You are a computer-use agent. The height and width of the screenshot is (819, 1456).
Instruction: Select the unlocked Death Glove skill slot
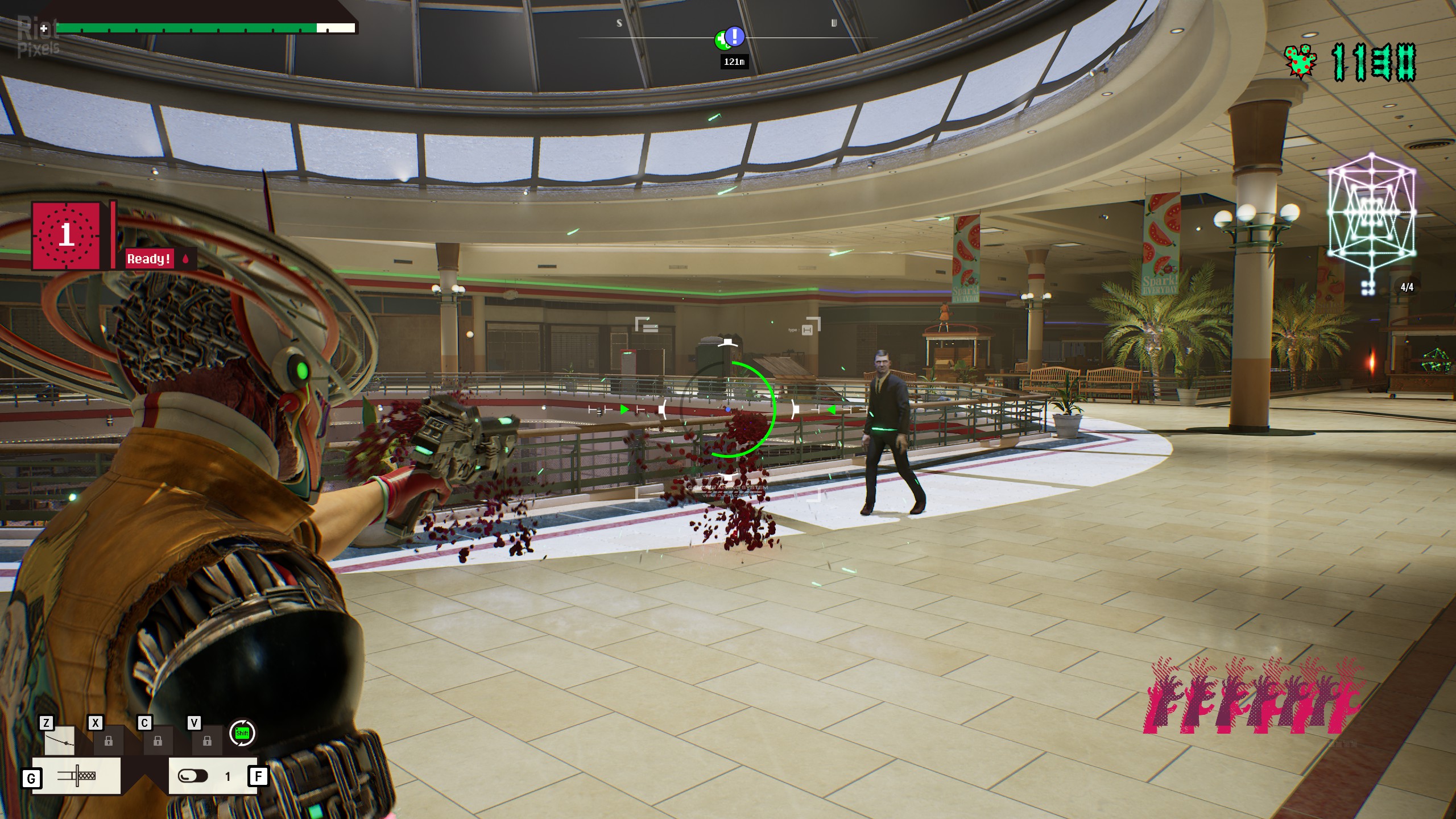59,741
